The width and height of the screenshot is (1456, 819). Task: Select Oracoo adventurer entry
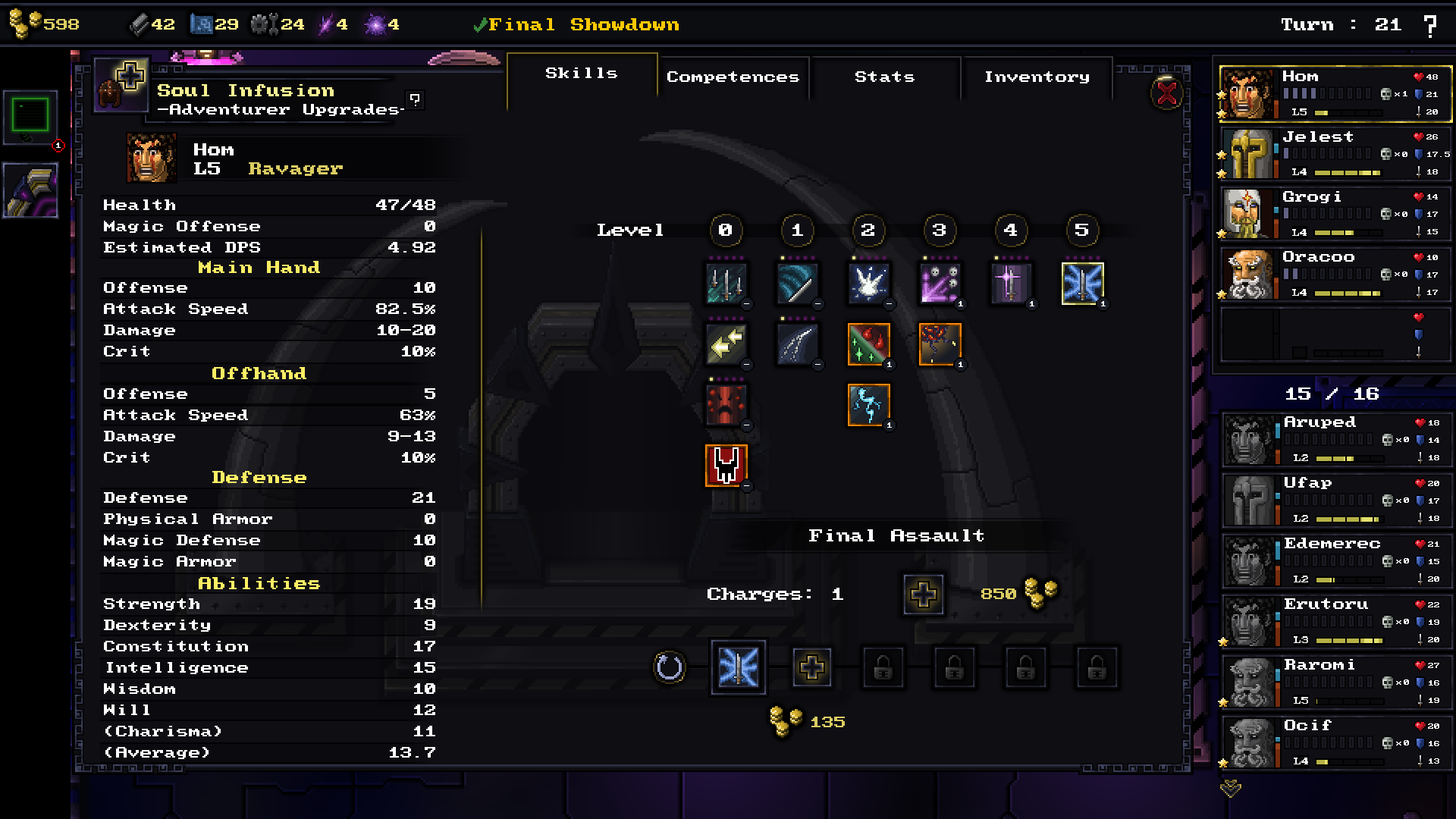pyautogui.click(x=1335, y=275)
